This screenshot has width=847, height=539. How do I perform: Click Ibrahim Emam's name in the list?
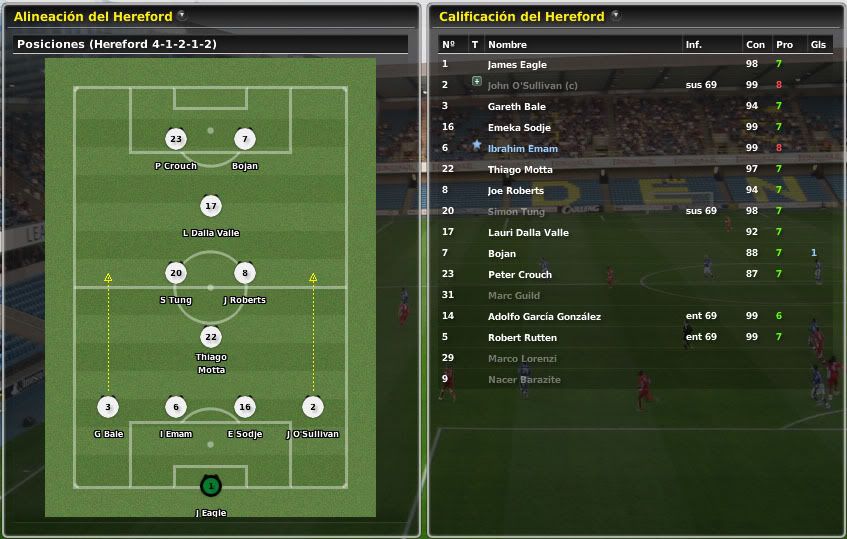pyautogui.click(x=522, y=148)
